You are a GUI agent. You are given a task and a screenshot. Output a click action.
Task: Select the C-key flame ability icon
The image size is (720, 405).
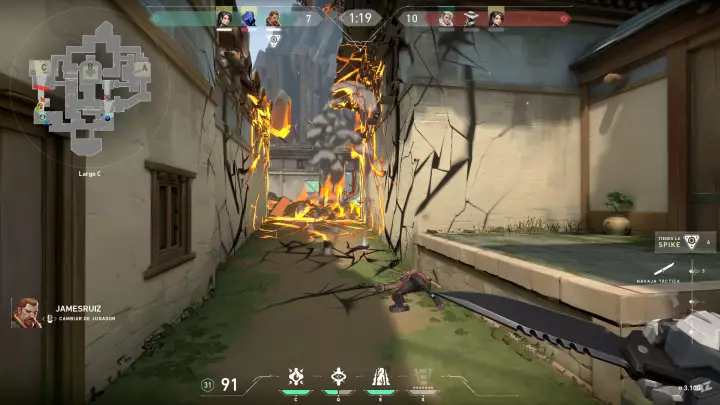[296, 376]
